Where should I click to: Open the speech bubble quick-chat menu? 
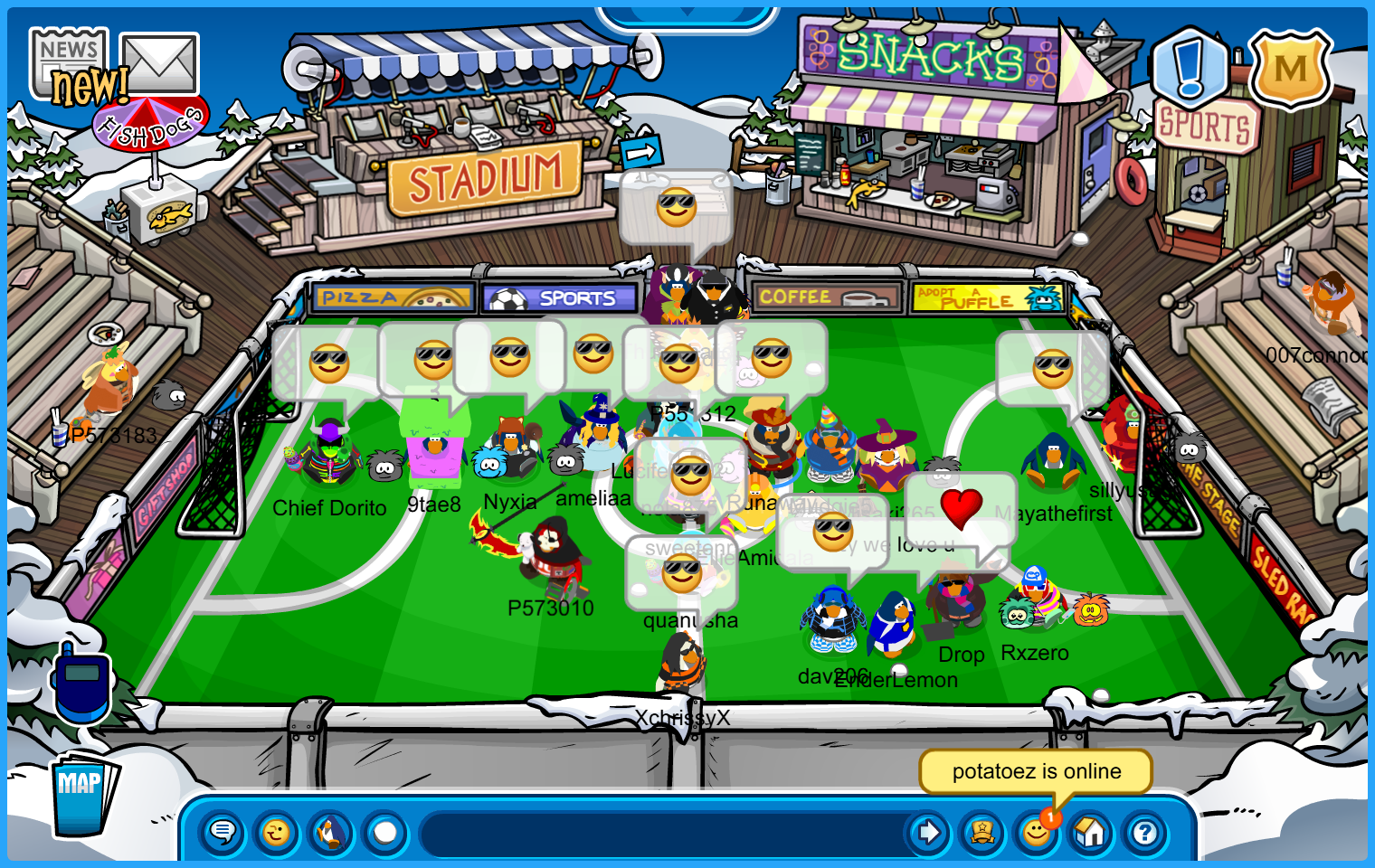click(x=223, y=832)
